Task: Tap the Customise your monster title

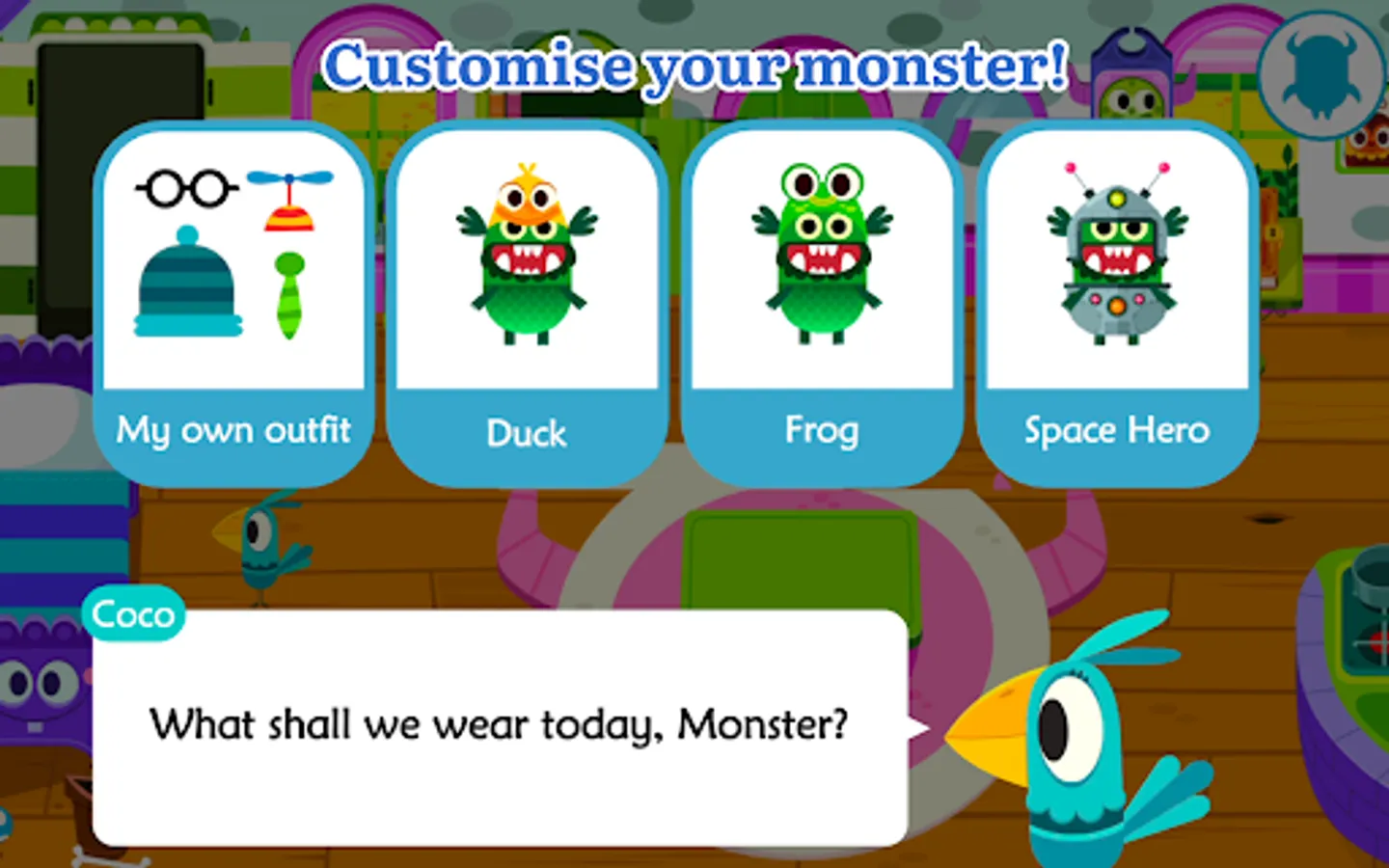Action: pyautogui.click(x=699, y=66)
